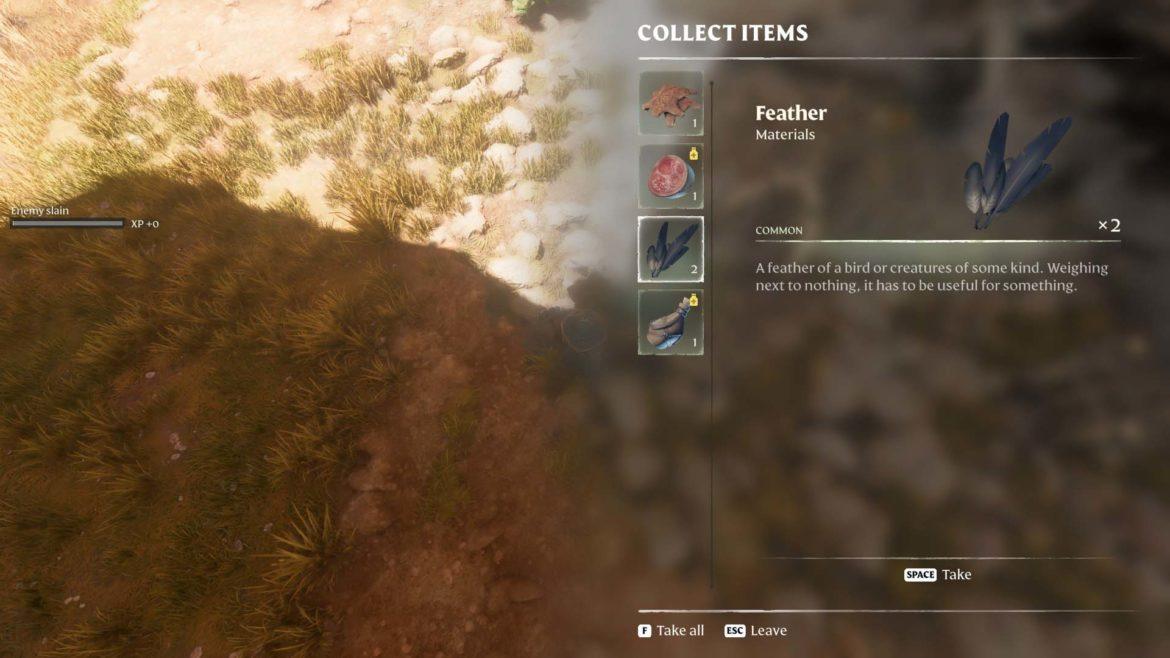Image resolution: width=1170 pixels, height=658 pixels.
Task: Leave the Collect Items window
Action: [x=756, y=631]
